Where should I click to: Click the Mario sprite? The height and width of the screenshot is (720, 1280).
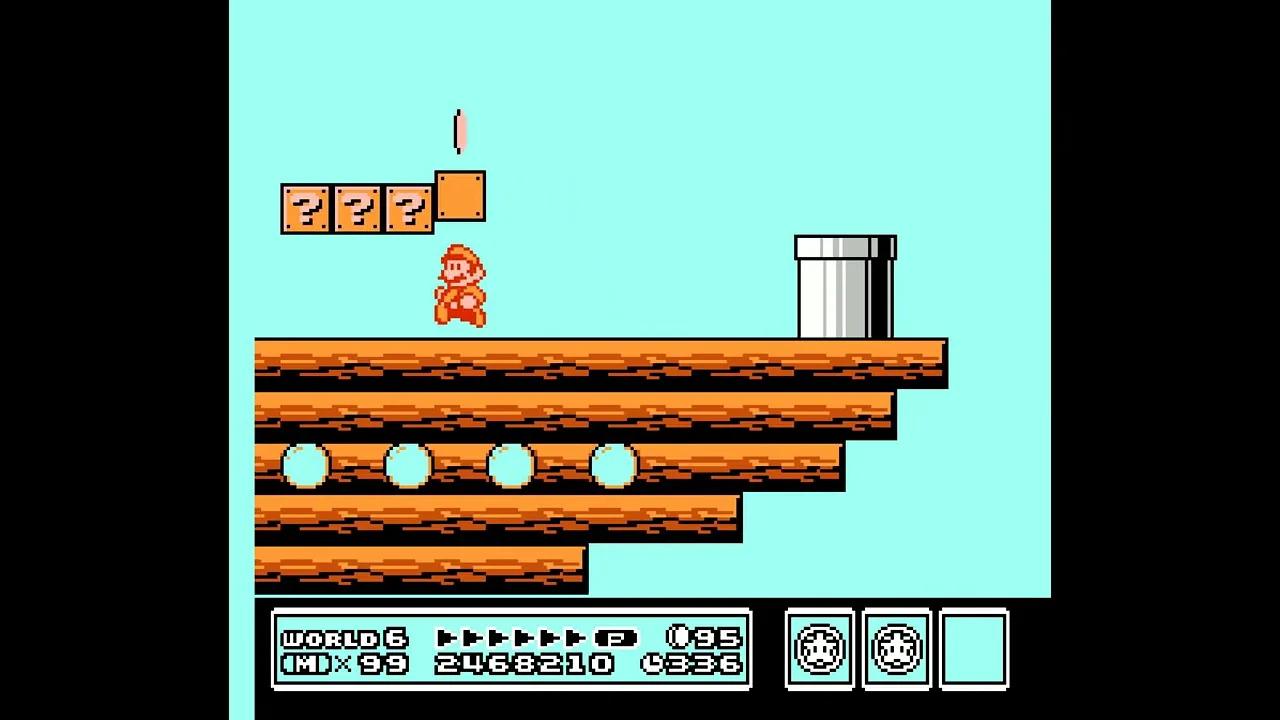460,285
